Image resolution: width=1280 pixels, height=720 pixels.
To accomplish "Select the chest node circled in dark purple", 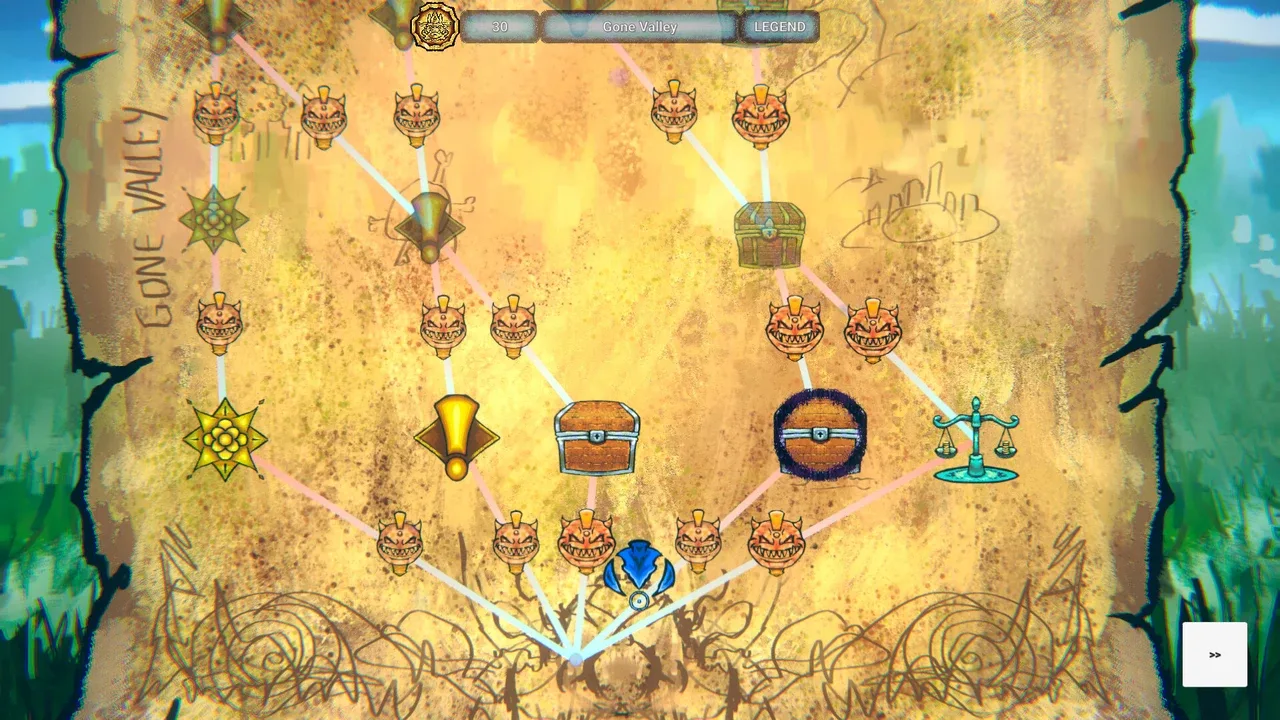I will click(x=820, y=435).
